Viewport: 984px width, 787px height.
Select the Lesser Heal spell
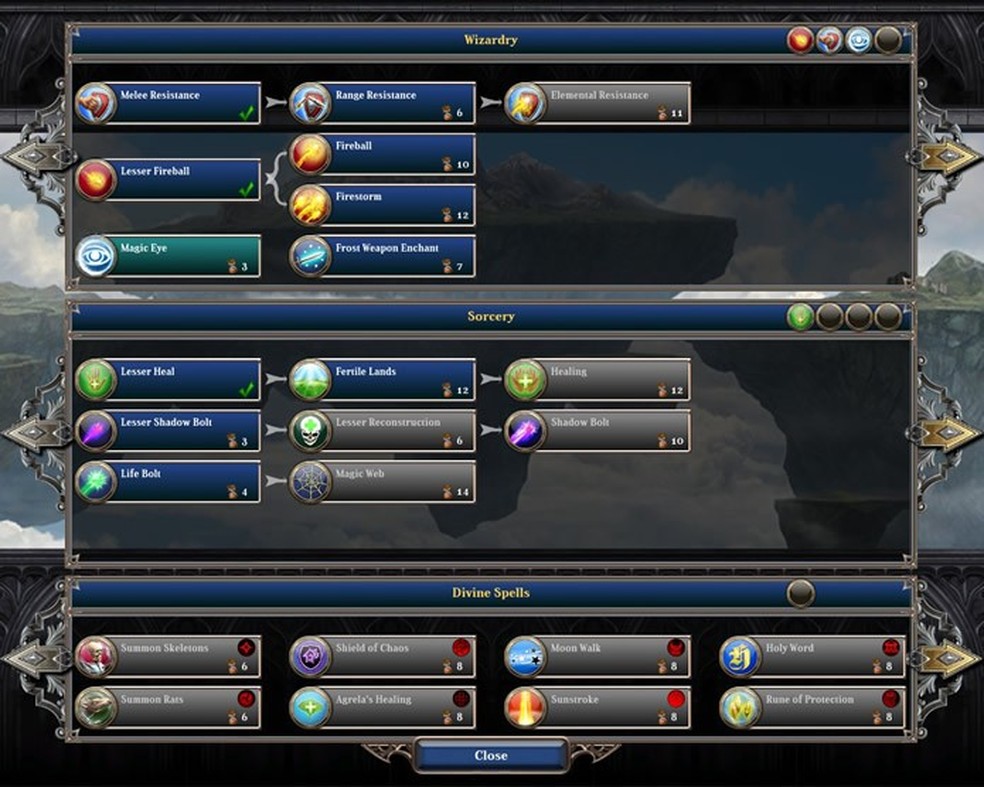[168, 380]
